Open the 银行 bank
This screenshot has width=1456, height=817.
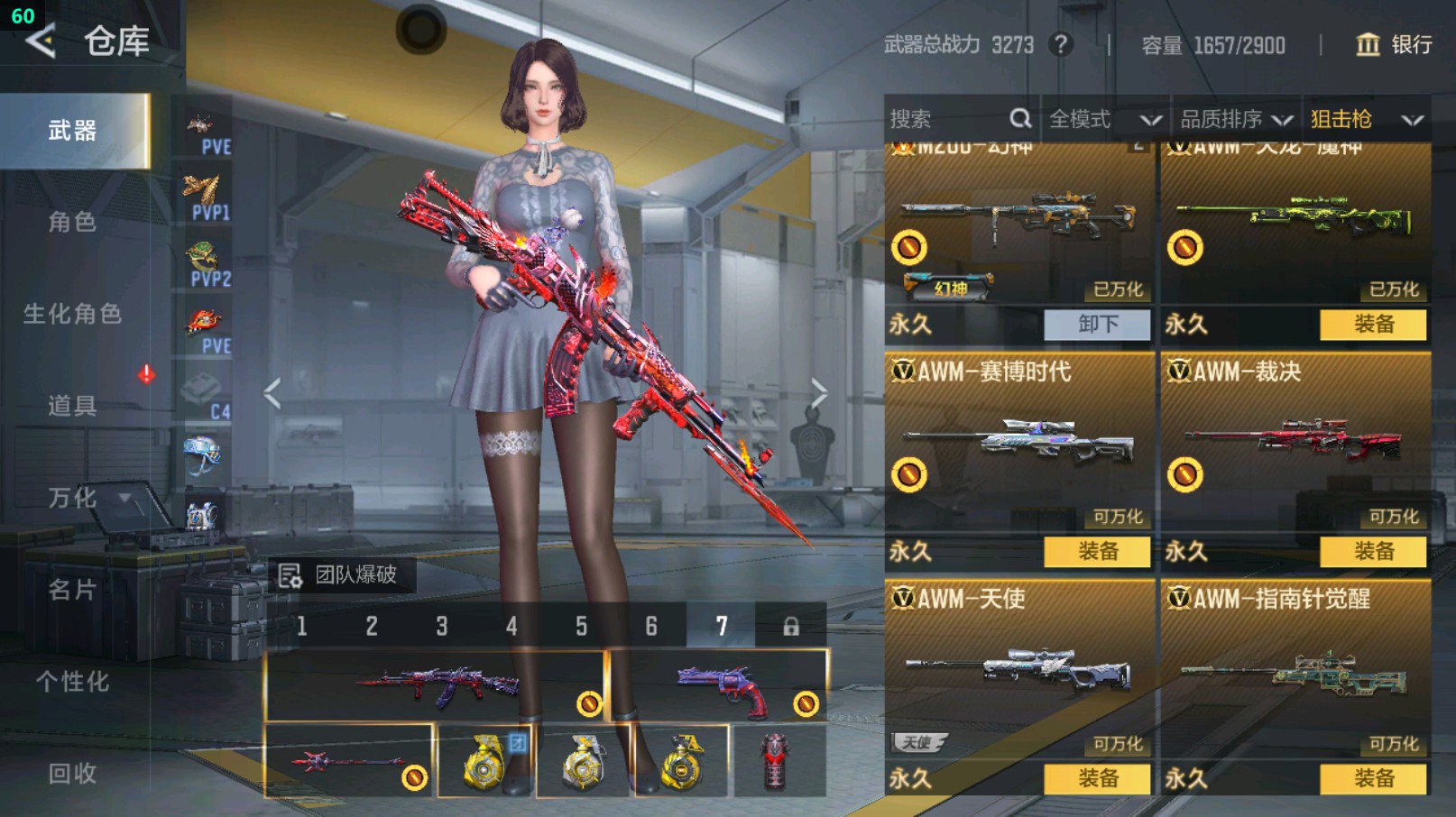(1394, 44)
